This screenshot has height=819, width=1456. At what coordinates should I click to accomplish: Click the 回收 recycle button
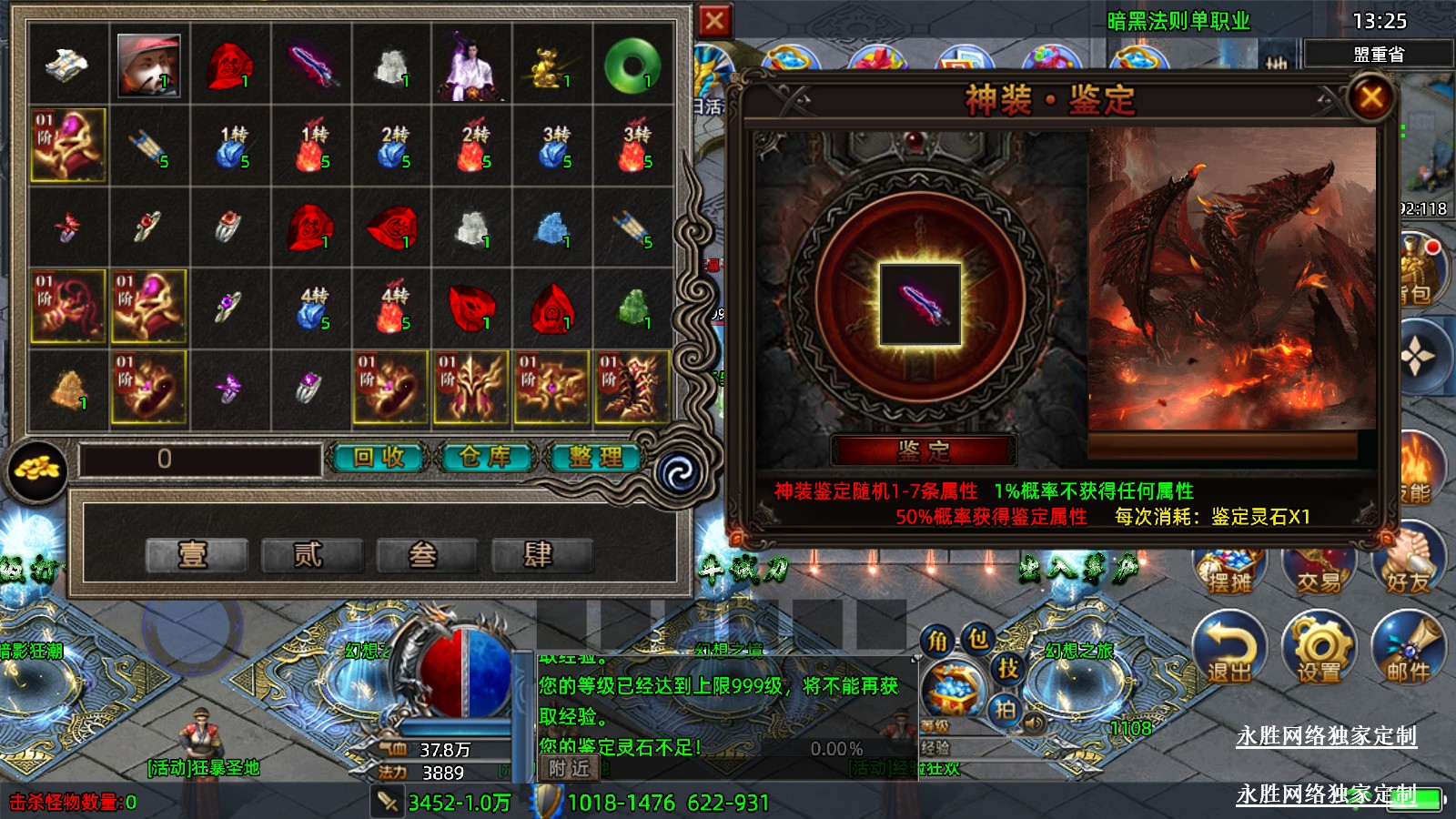tap(379, 457)
